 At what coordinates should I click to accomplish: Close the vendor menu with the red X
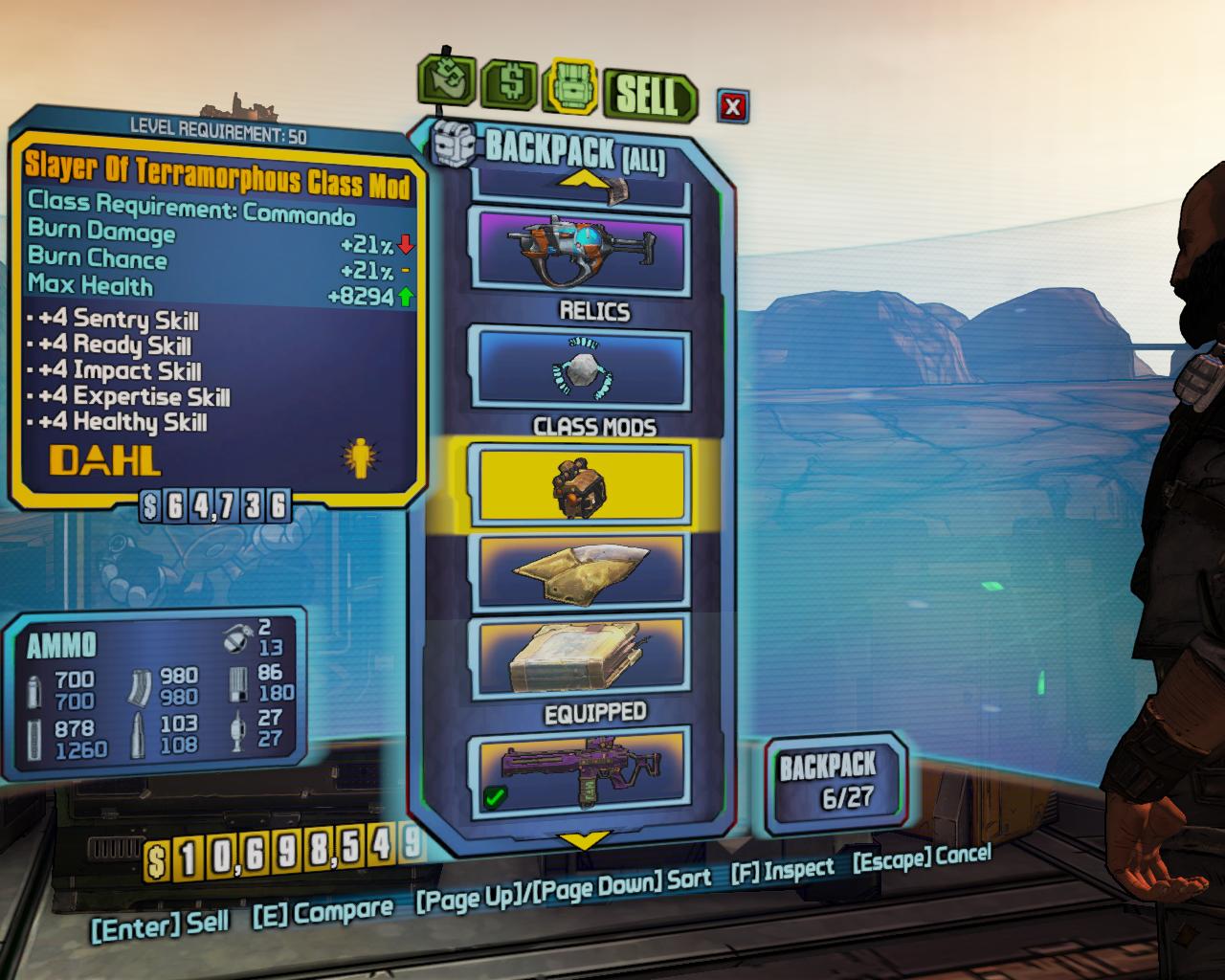pos(733,105)
